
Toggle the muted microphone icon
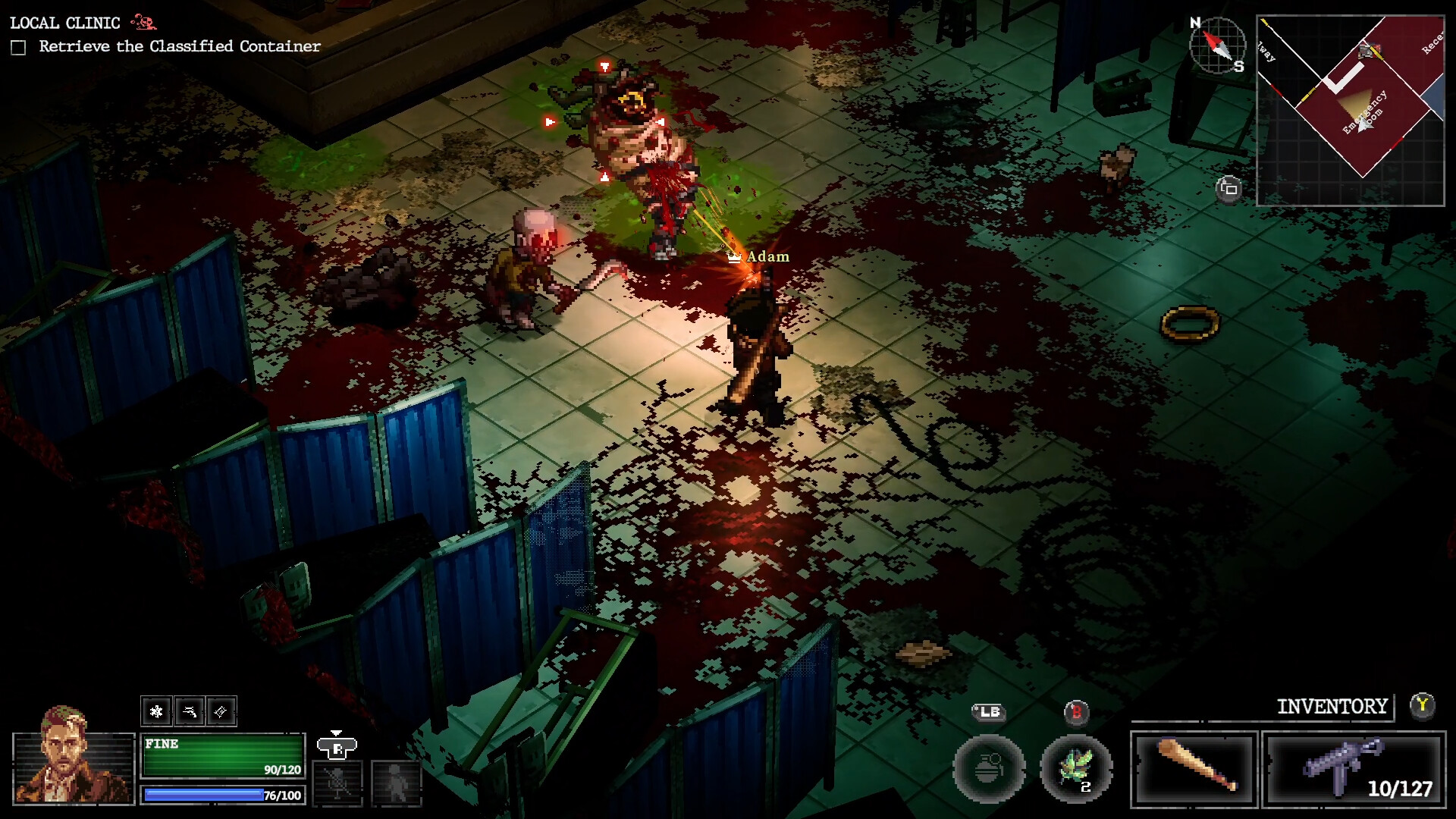pyautogui.click(x=337, y=782)
